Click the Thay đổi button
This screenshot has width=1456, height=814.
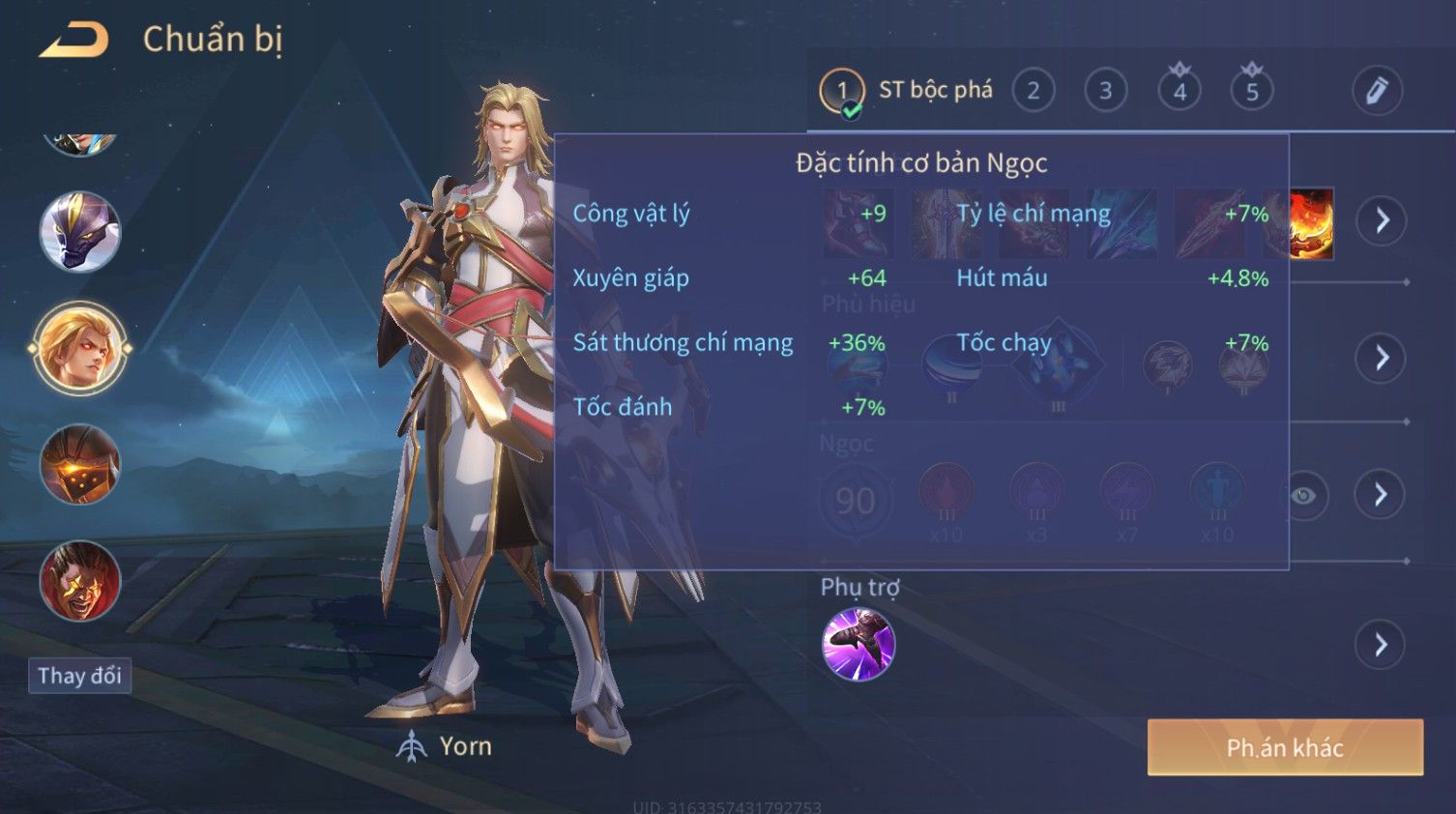[x=79, y=676]
